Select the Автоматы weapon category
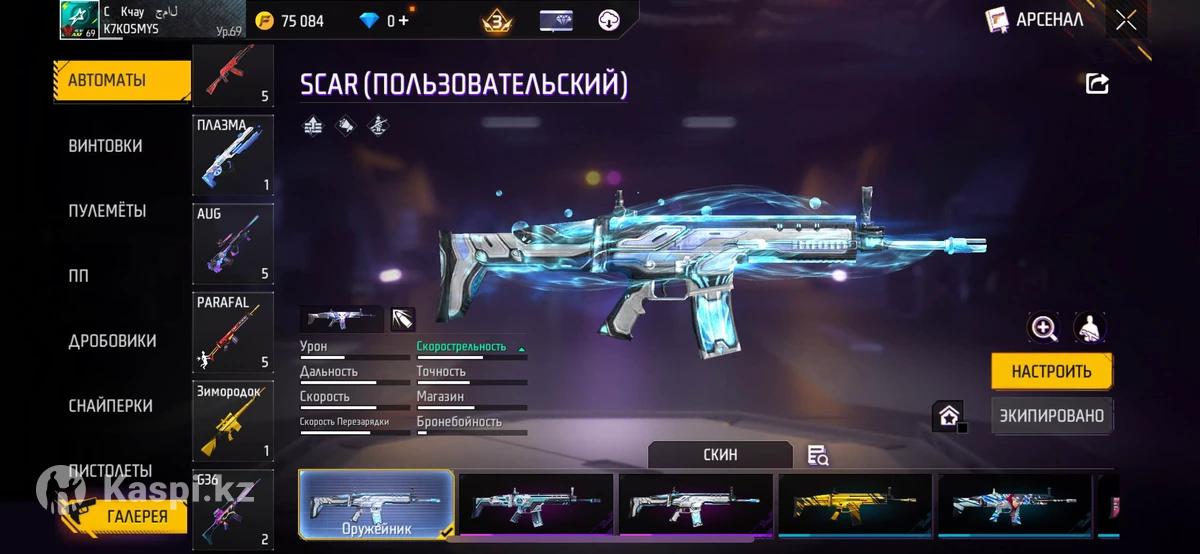This screenshot has width=1200, height=554. pos(120,81)
